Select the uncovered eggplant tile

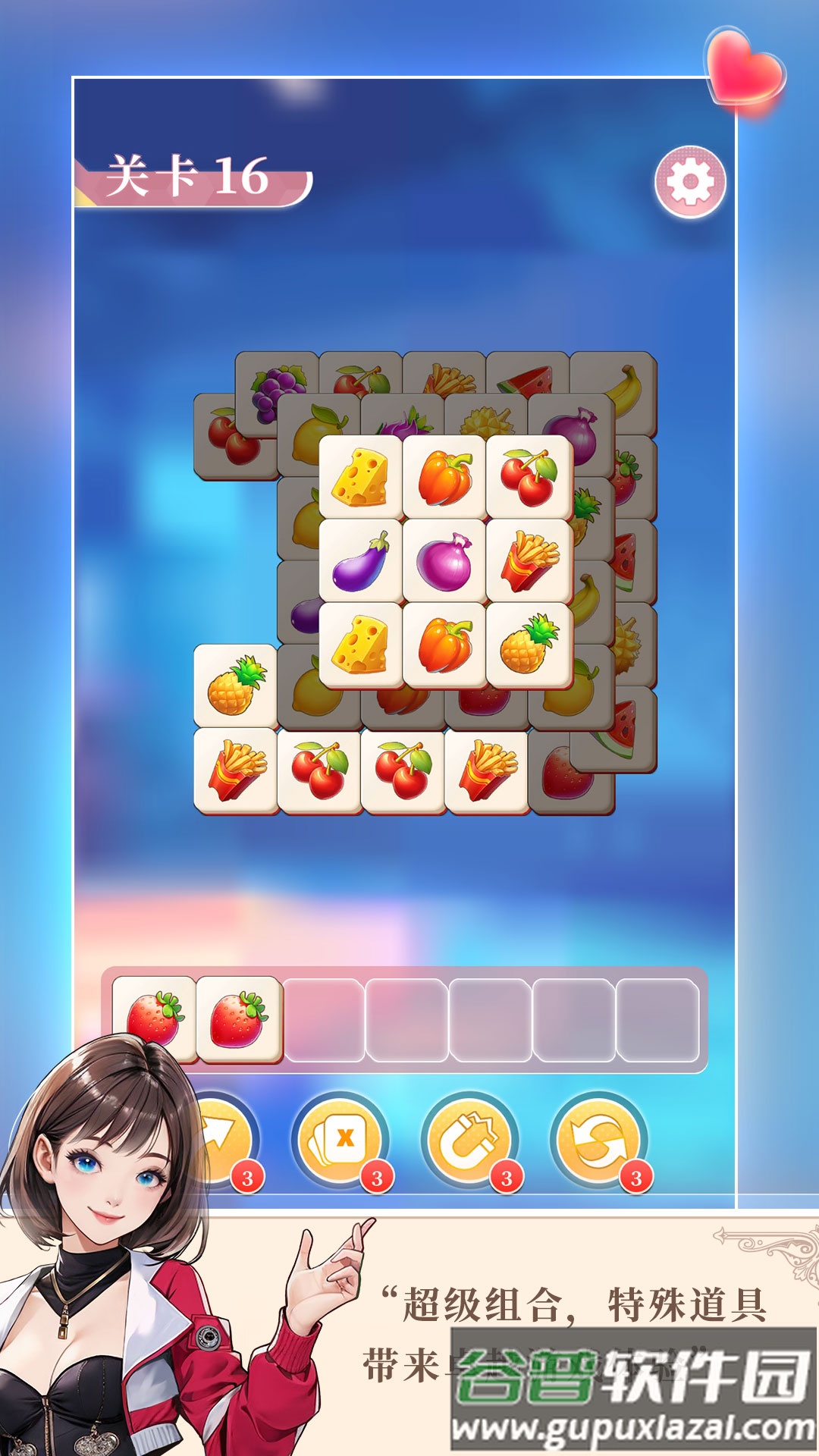[361, 560]
